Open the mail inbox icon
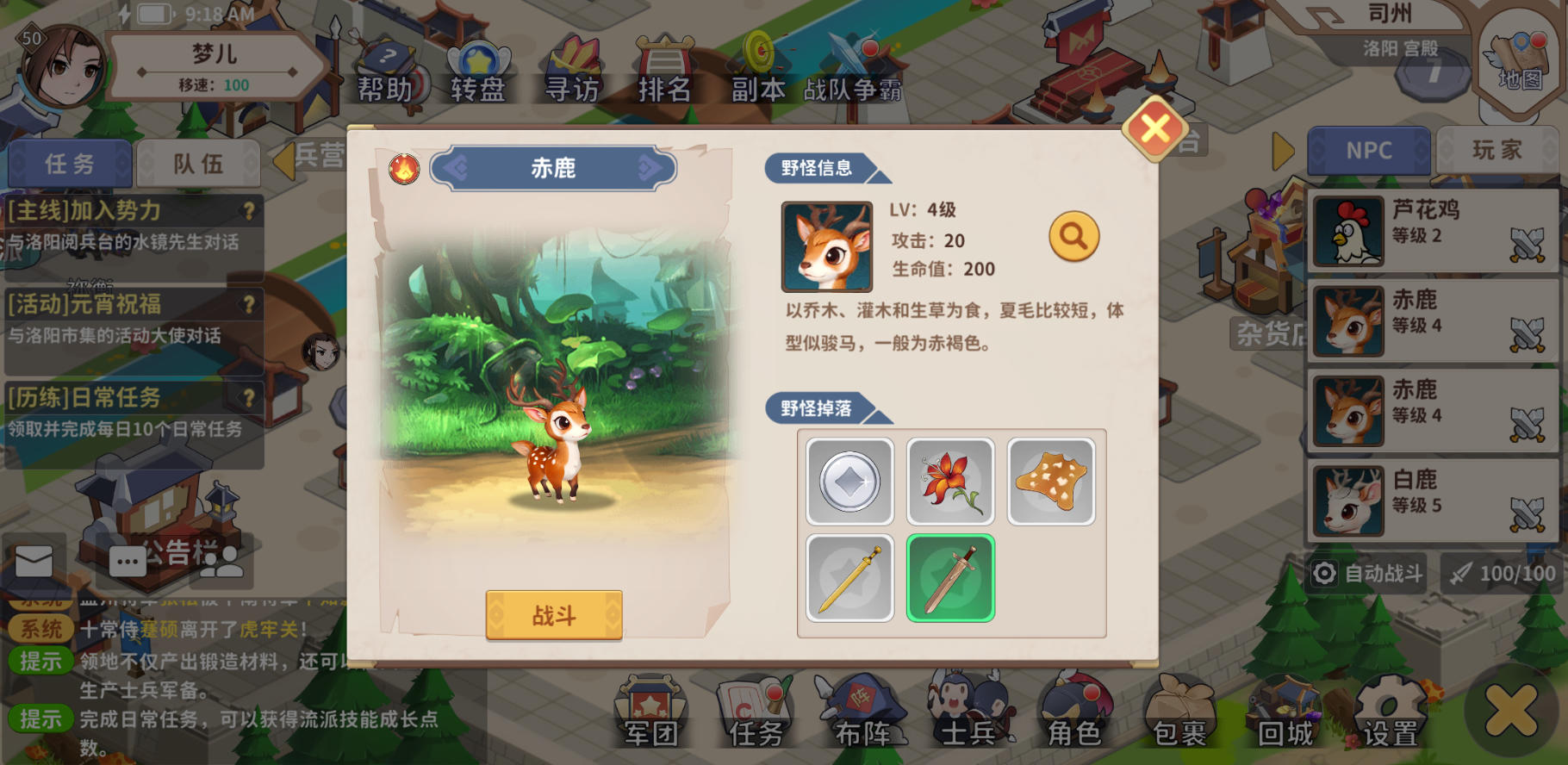This screenshot has width=1568, height=765. click(33, 560)
